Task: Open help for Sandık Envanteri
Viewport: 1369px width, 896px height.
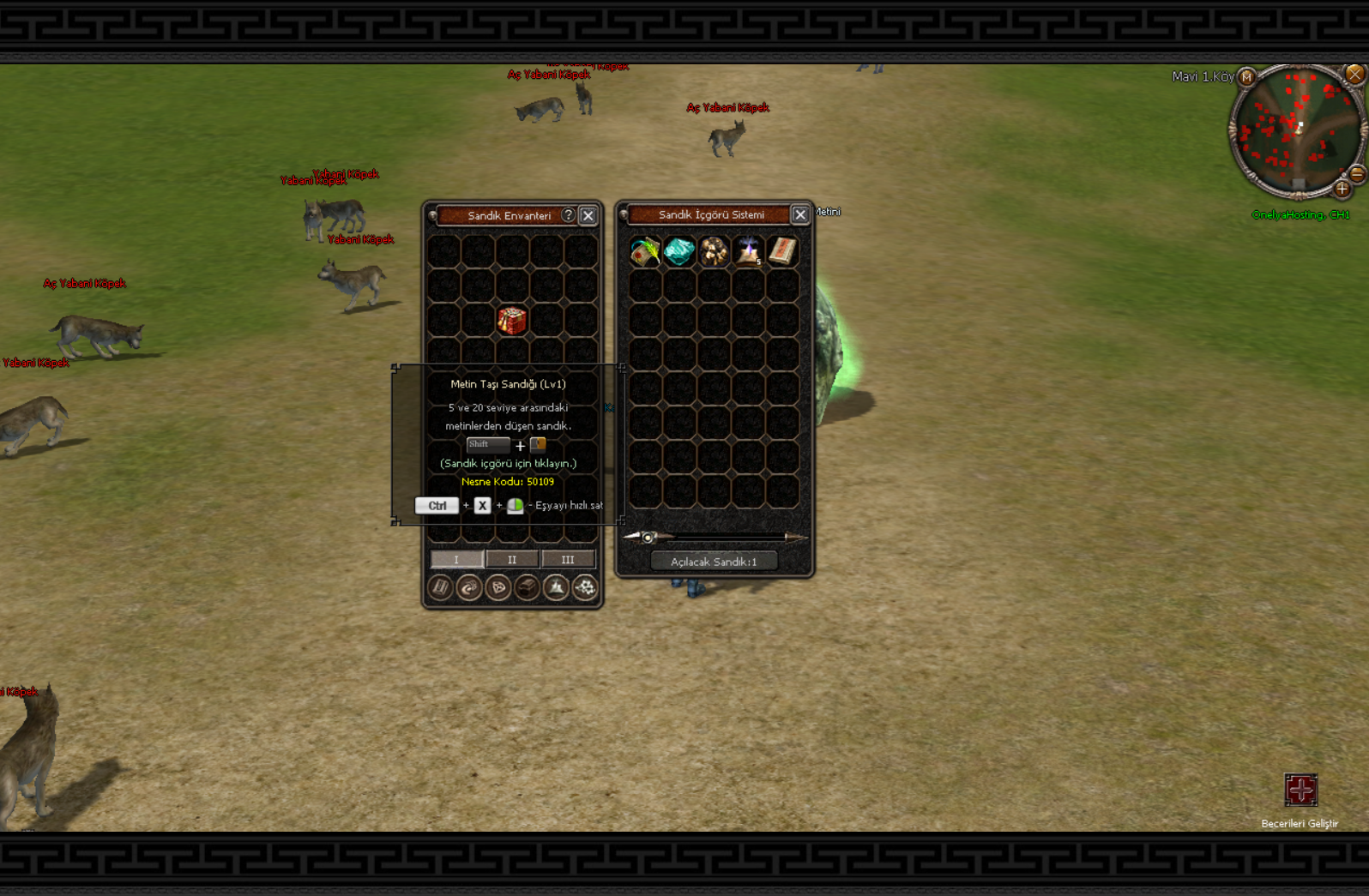Action: [x=568, y=215]
